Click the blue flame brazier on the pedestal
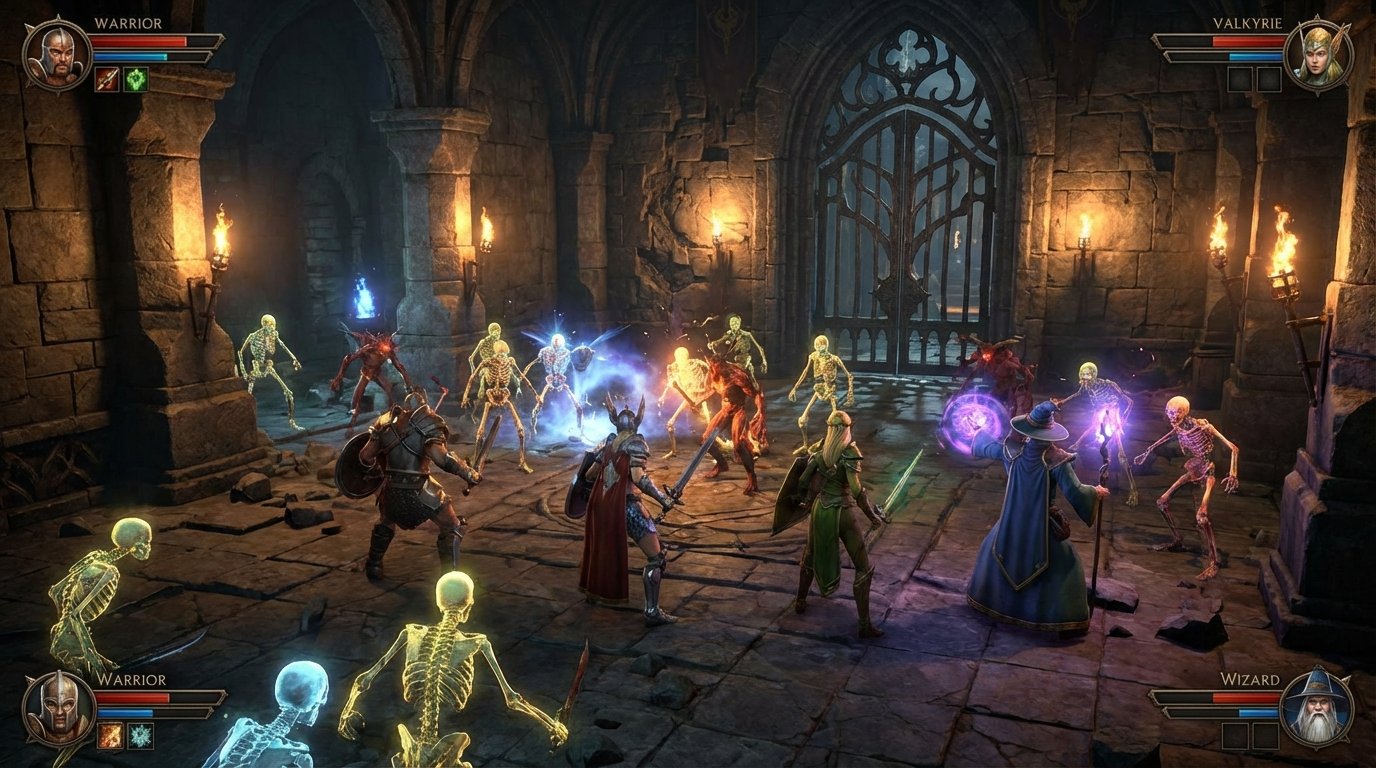This screenshot has width=1376, height=768. (362, 295)
